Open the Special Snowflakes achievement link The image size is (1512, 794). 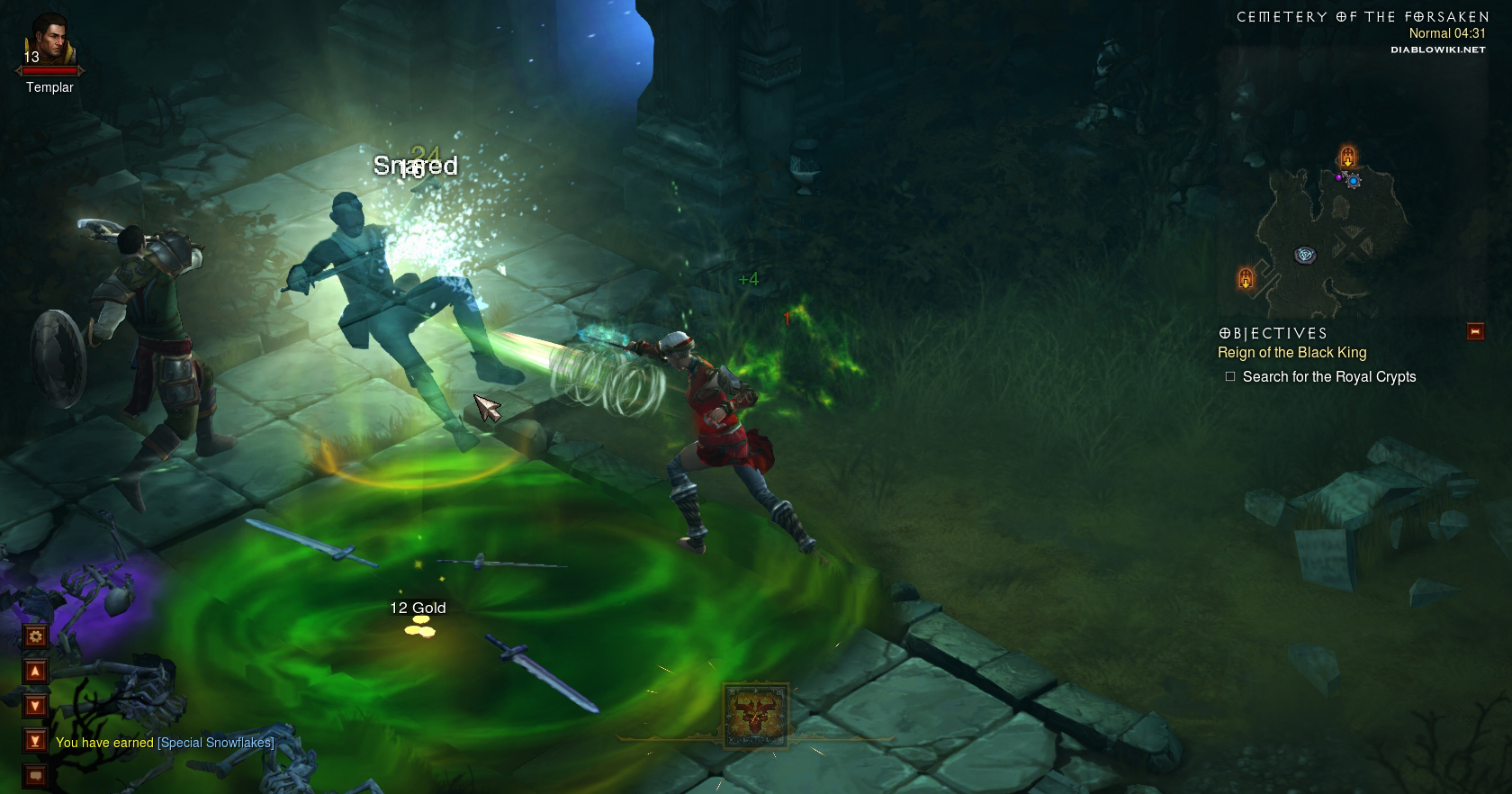(216, 743)
